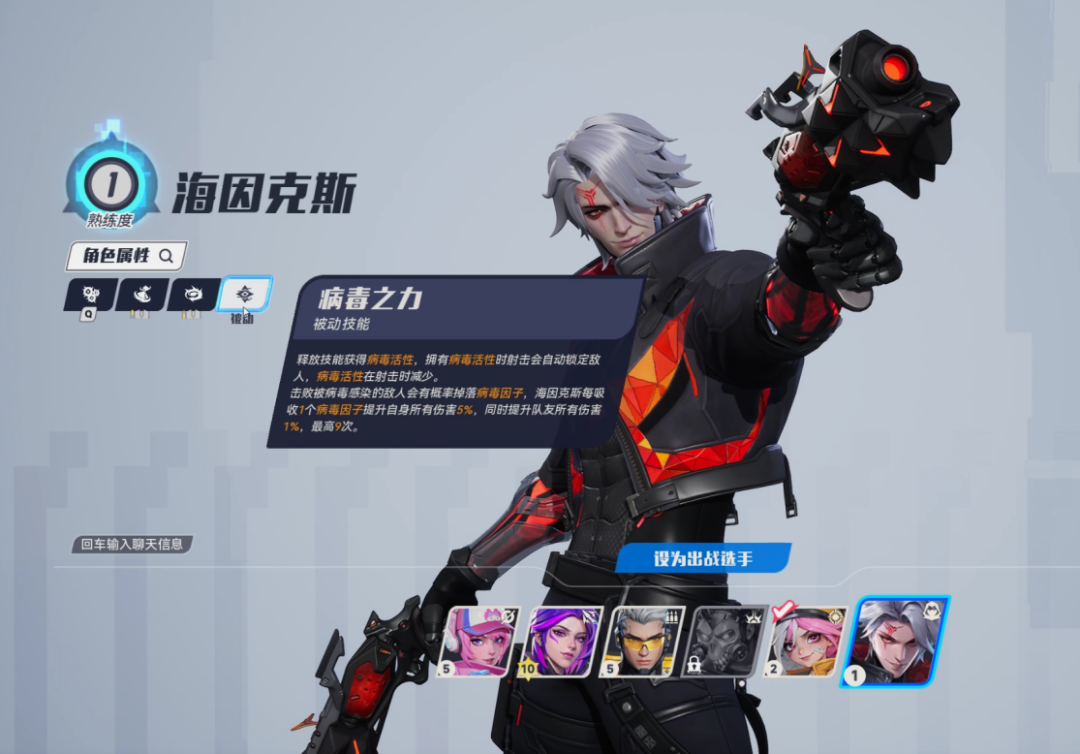Select the highlighted silver-haired 海因克斯 portrait
The width and height of the screenshot is (1080, 754).
[x=897, y=642]
